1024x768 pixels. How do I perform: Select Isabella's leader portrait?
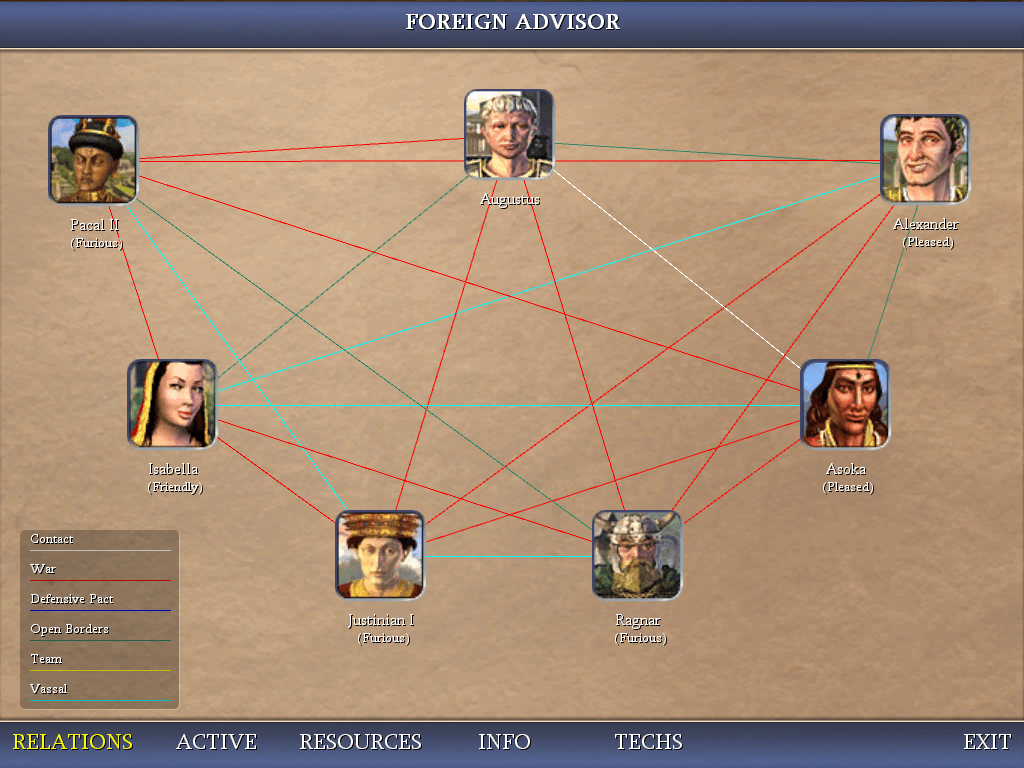point(172,404)
